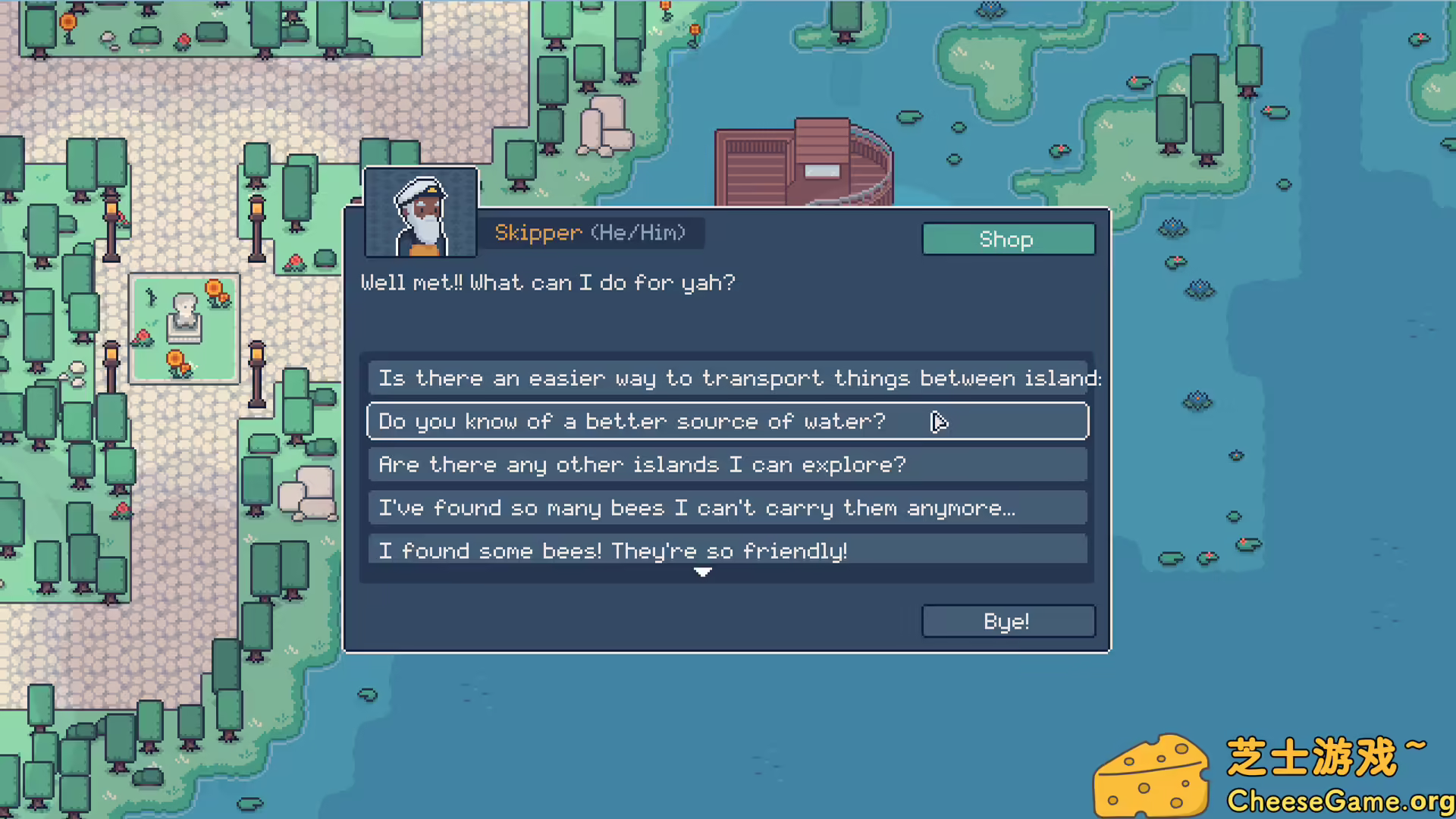The width and height of the screenshot is (1456, 819).
Task: Ask about easier transport between islands
Action: 727,378
